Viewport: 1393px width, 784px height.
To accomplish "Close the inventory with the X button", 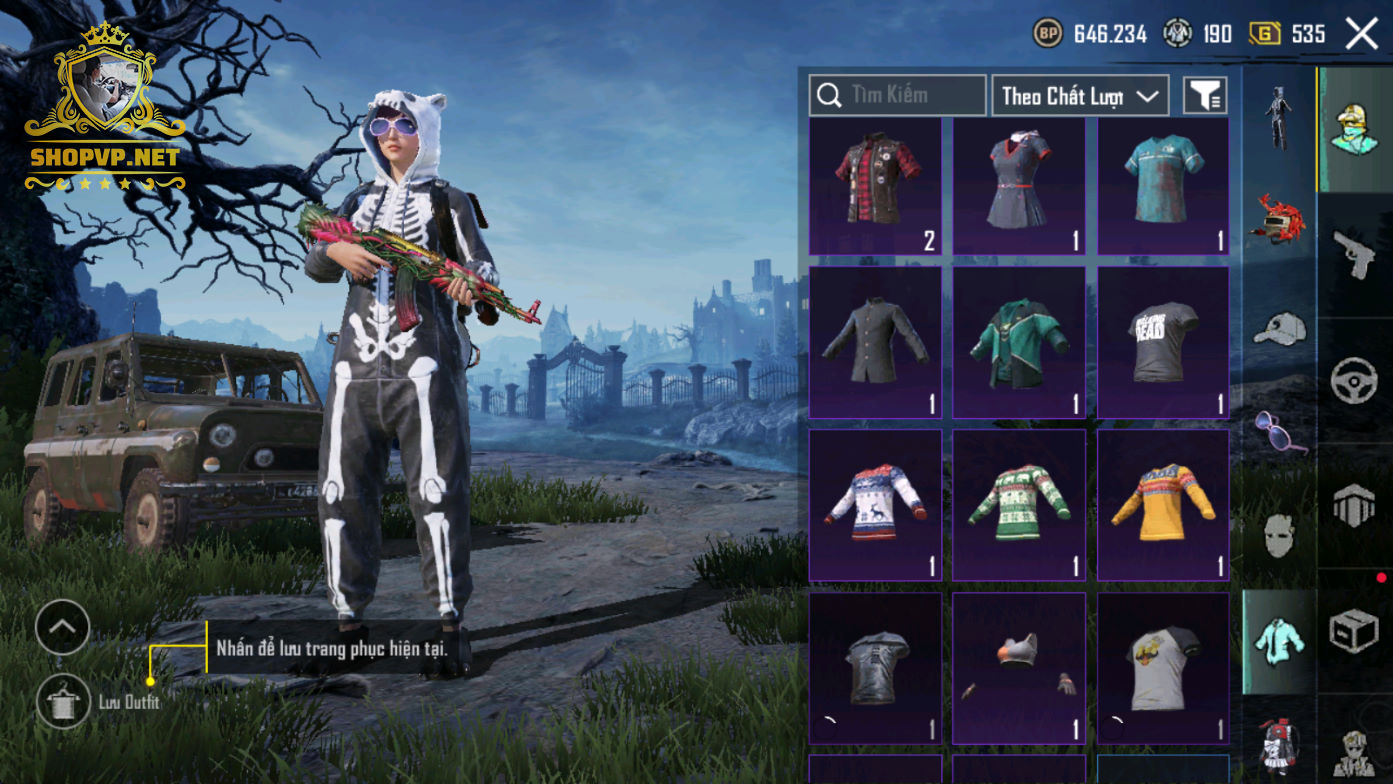I will pos(1361,34).
